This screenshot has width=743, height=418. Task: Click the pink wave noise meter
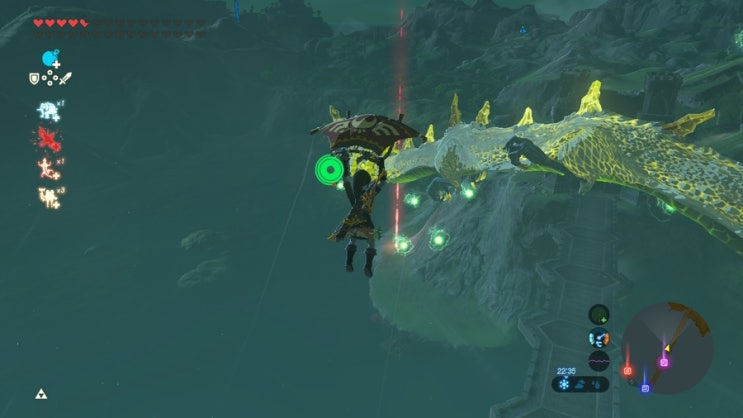599,361
